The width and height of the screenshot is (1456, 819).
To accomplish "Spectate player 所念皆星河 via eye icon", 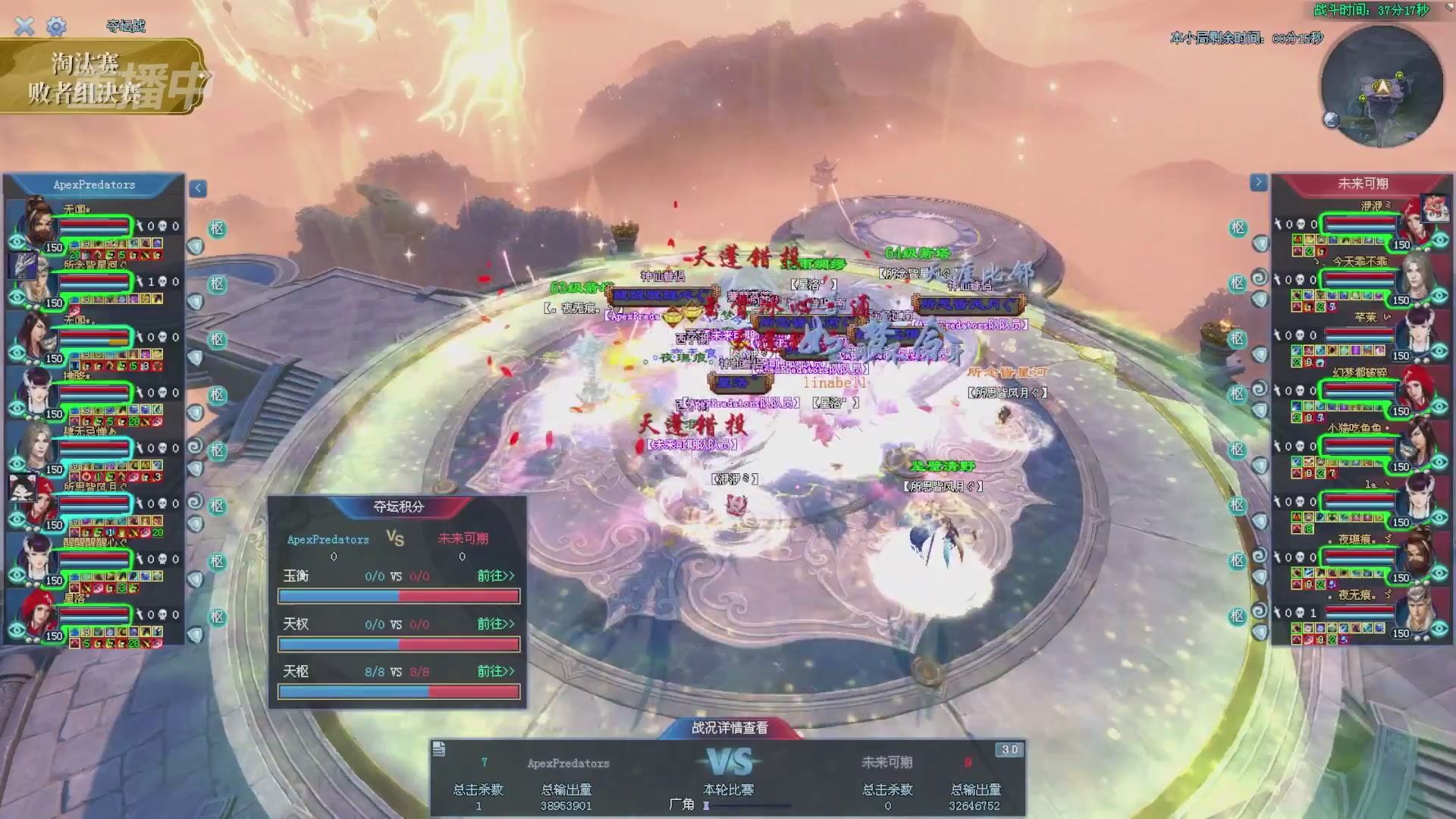I will (x=17, y=298).
